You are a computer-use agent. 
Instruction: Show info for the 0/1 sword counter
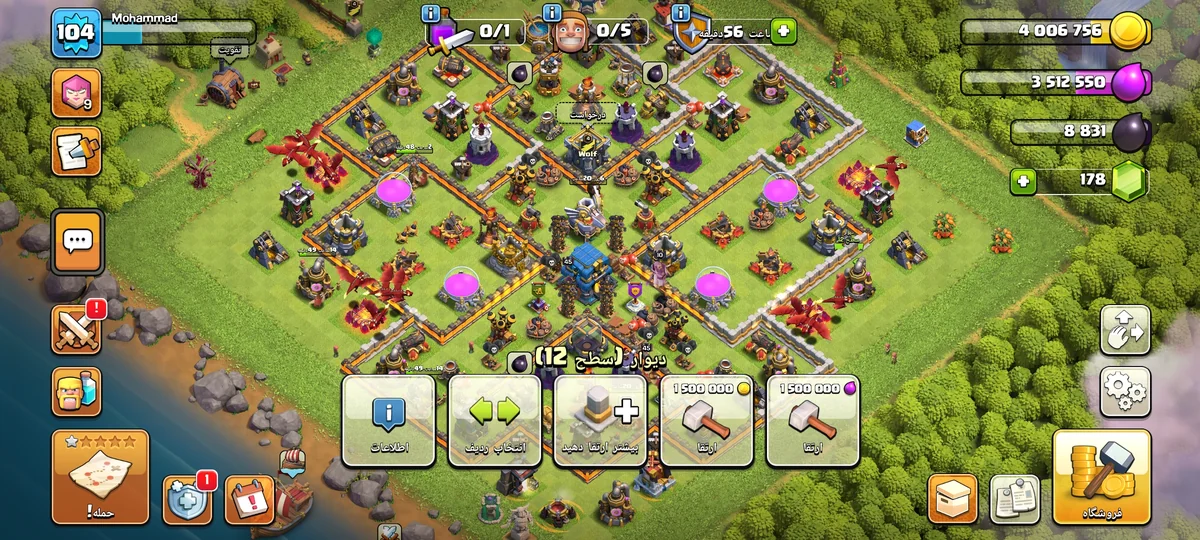tap(431, 13)
